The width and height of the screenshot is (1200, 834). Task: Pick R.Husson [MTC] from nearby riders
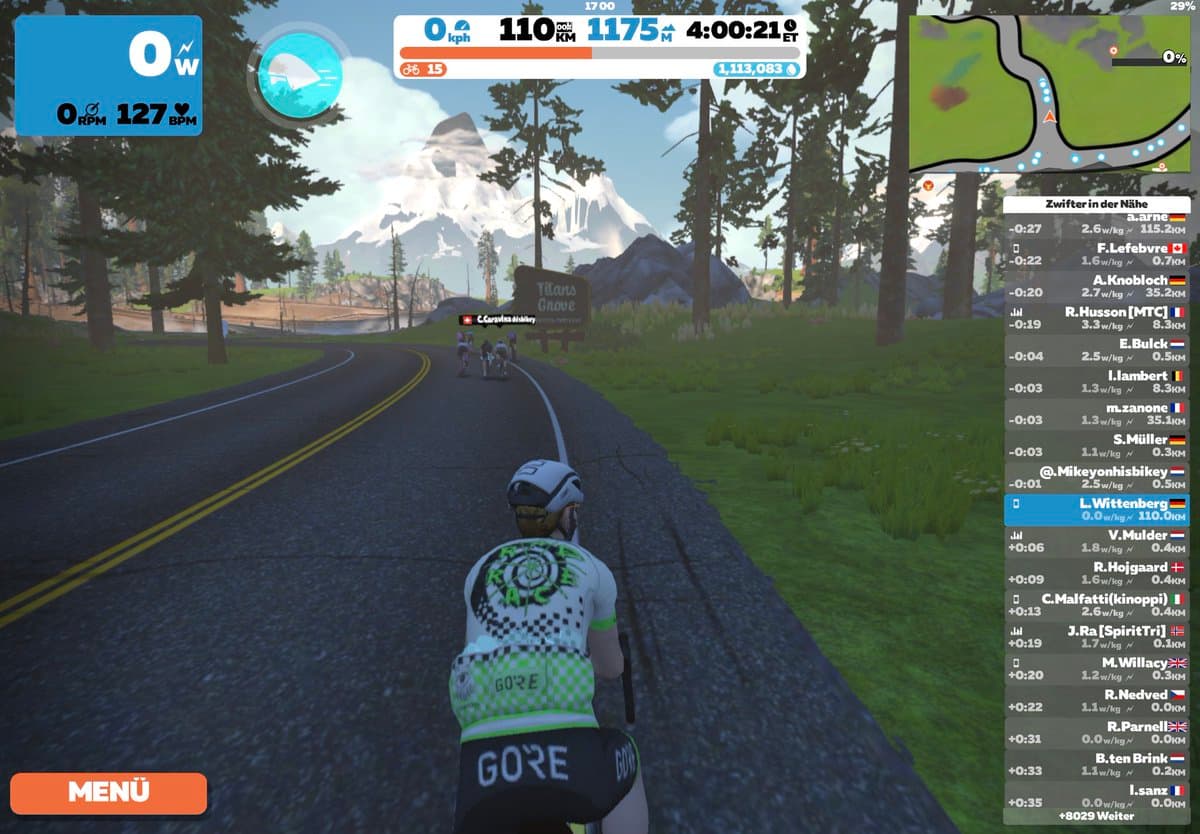point(1096,318)
